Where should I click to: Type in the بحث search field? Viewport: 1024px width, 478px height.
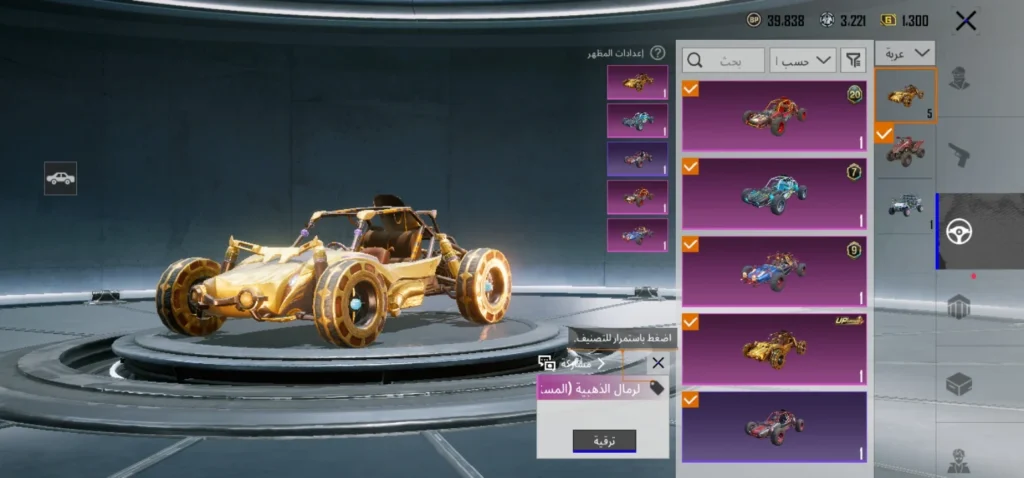(724, 60)
